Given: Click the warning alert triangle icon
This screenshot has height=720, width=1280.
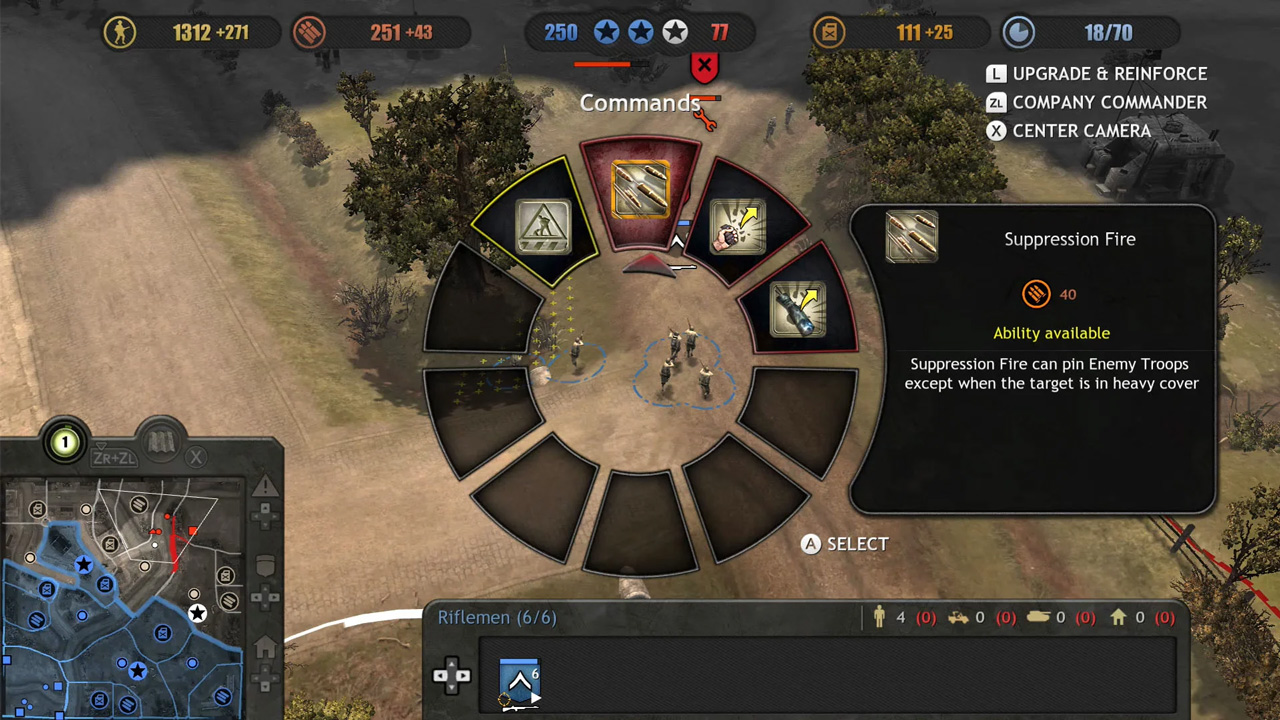Looking at the screenshot, I should pos(265,487).
